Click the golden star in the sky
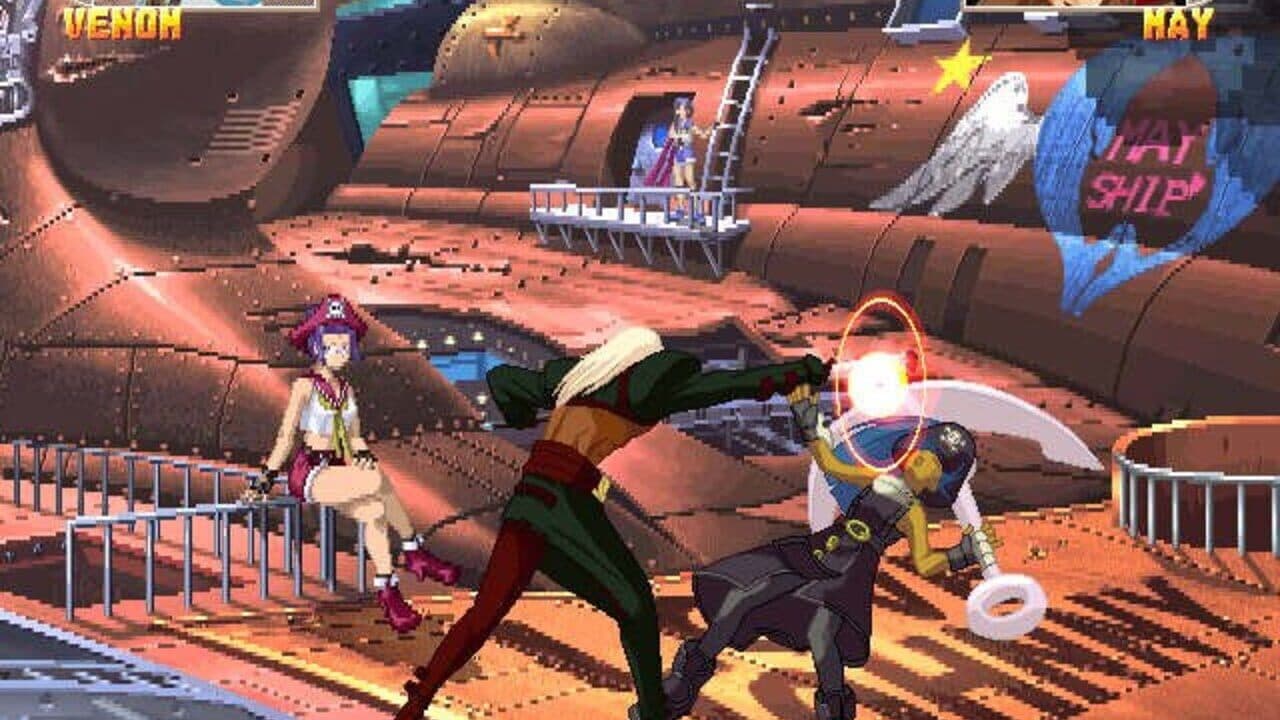The image size is (1280, 720). 955,68
